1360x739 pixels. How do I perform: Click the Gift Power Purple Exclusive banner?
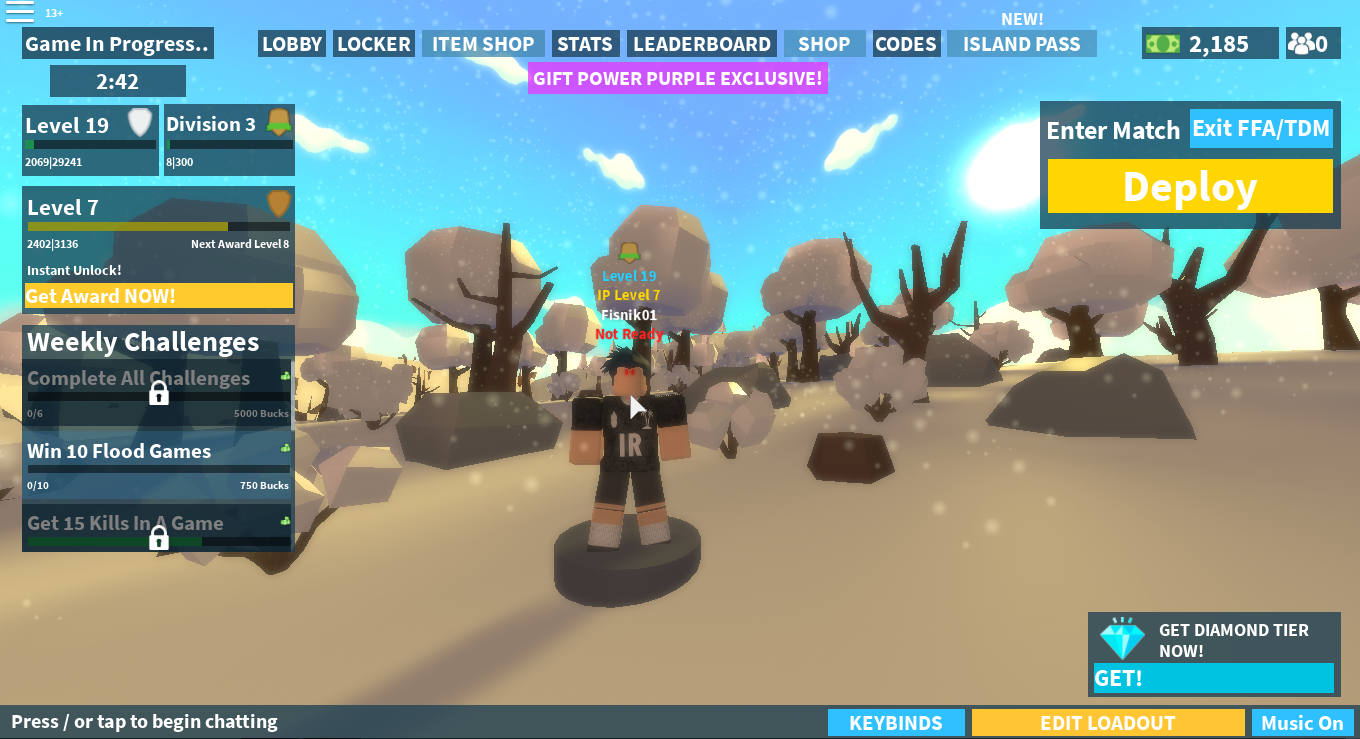click(x=678, y=78)
